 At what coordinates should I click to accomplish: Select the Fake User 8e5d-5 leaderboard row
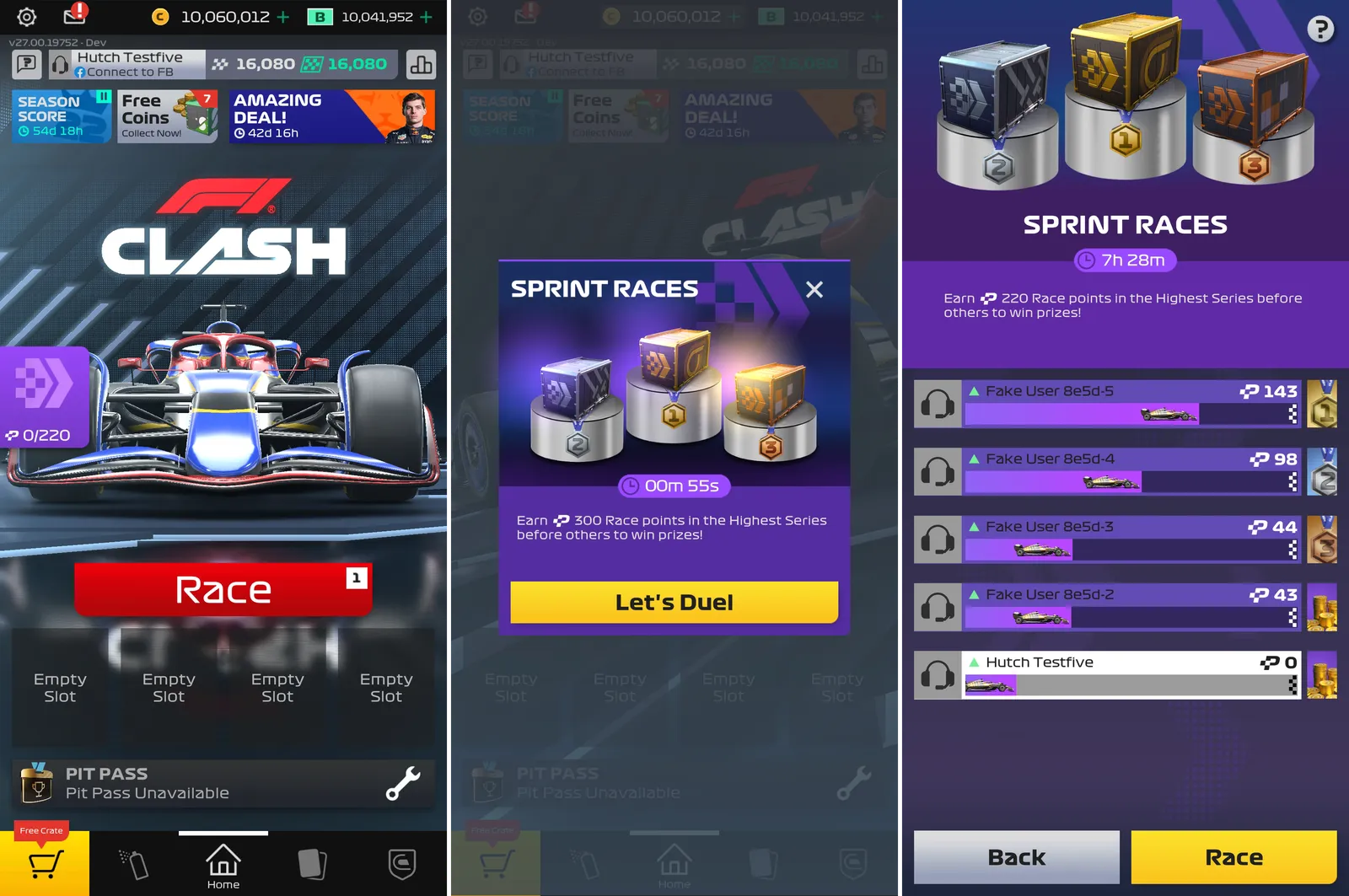point(1130,403)
